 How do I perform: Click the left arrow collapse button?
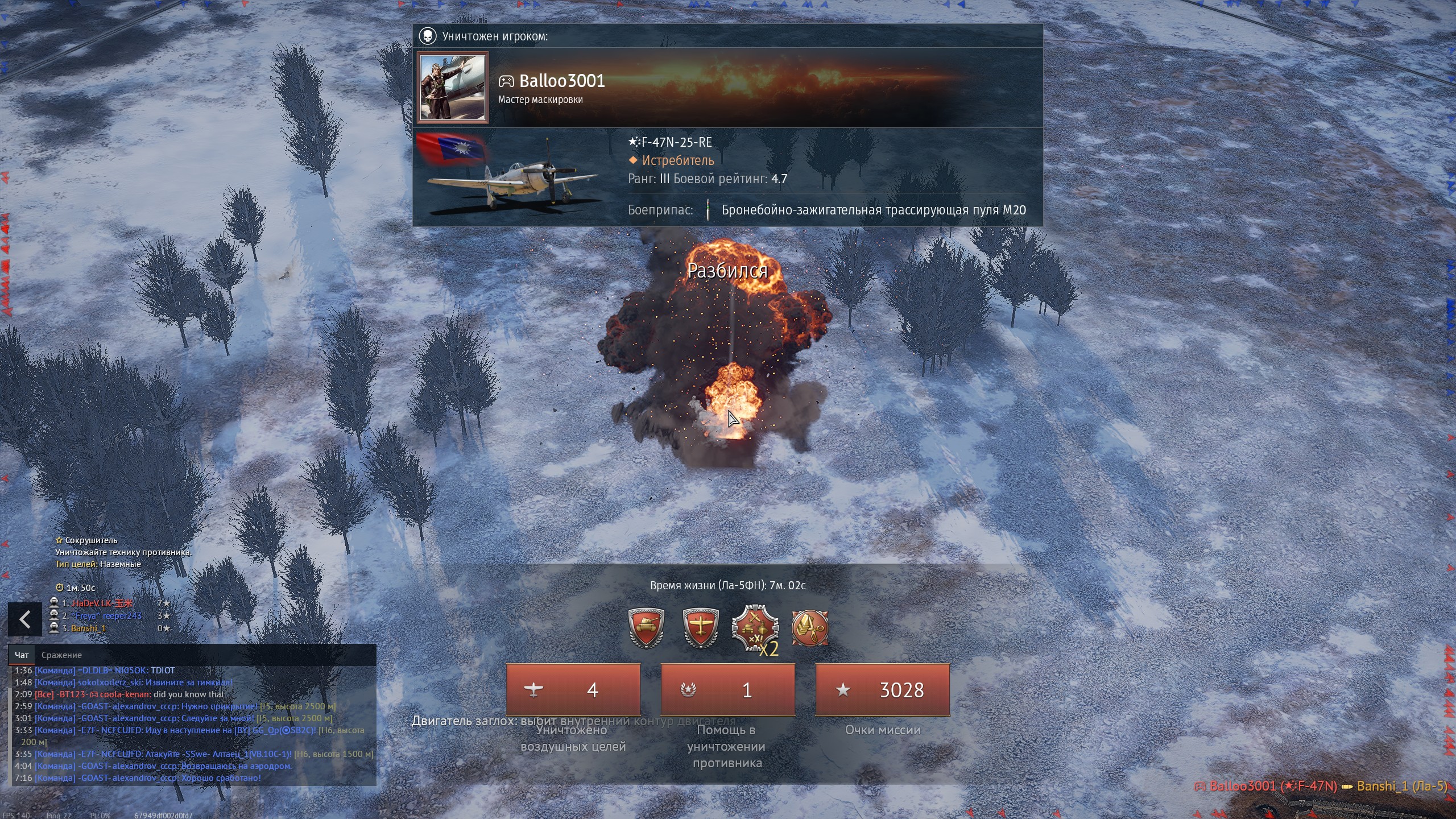click(x=24, y=619)
